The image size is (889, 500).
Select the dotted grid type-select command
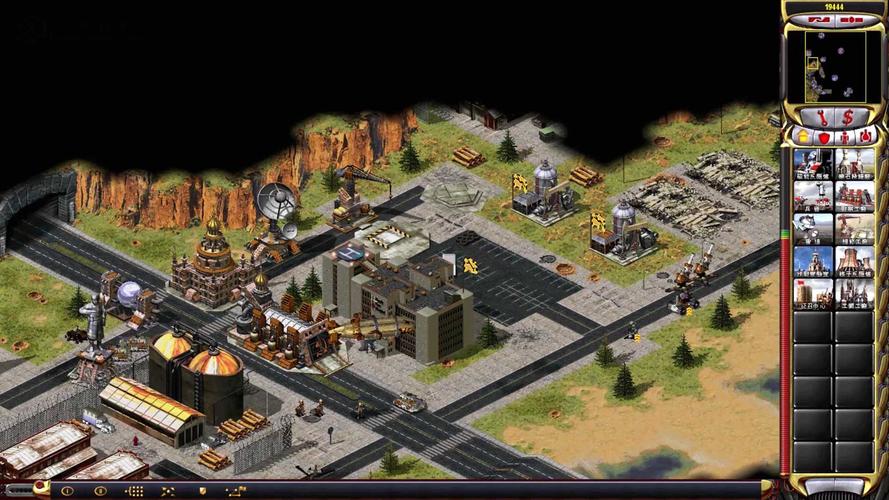tap(134, 491)
